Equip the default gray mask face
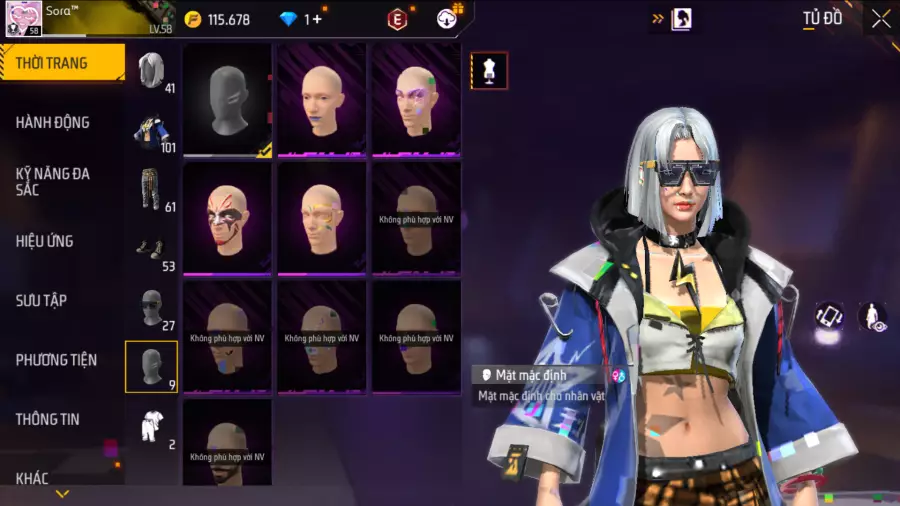 pyautogui.click(x=228, y=100)
